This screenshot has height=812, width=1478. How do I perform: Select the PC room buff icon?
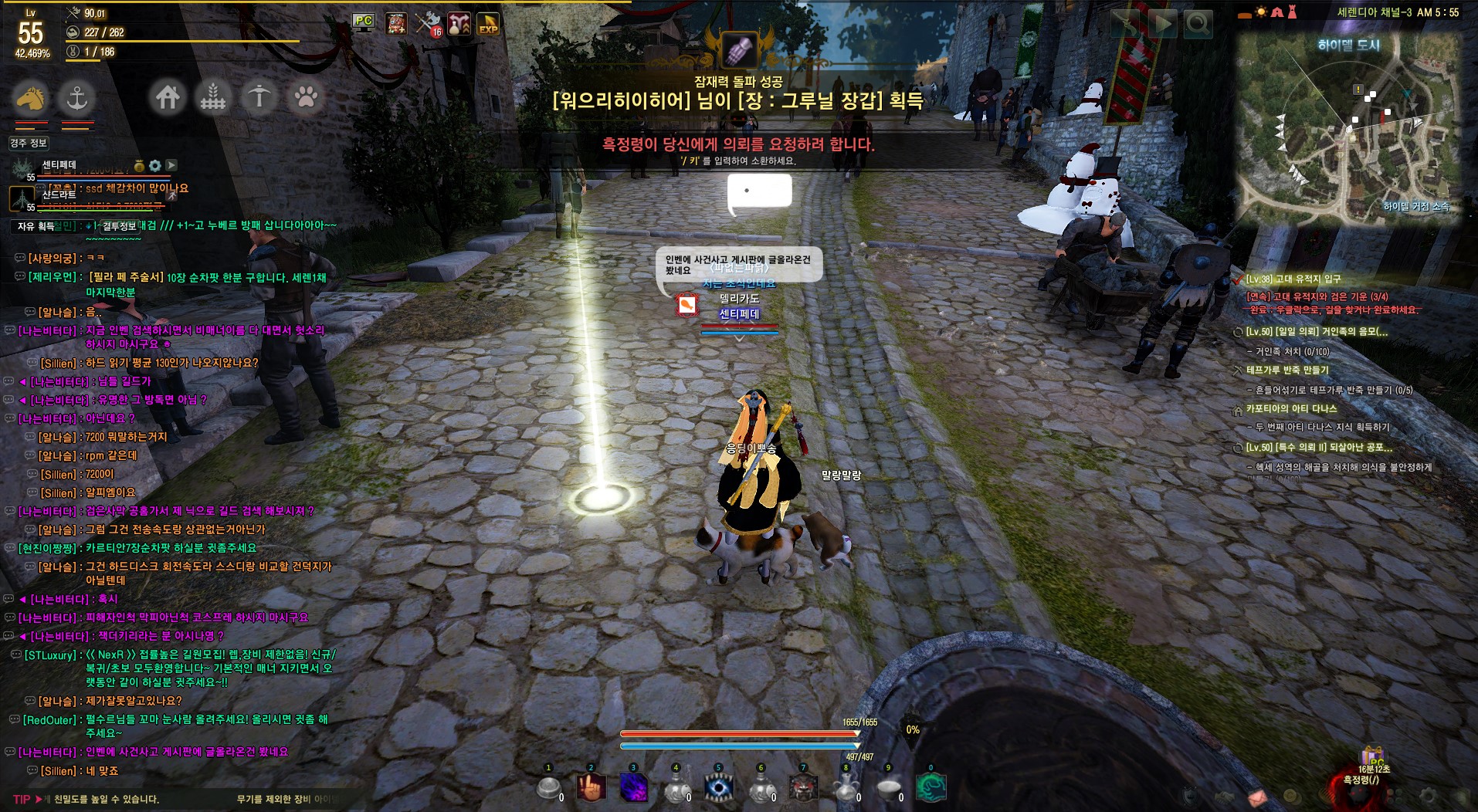[363, 22]
